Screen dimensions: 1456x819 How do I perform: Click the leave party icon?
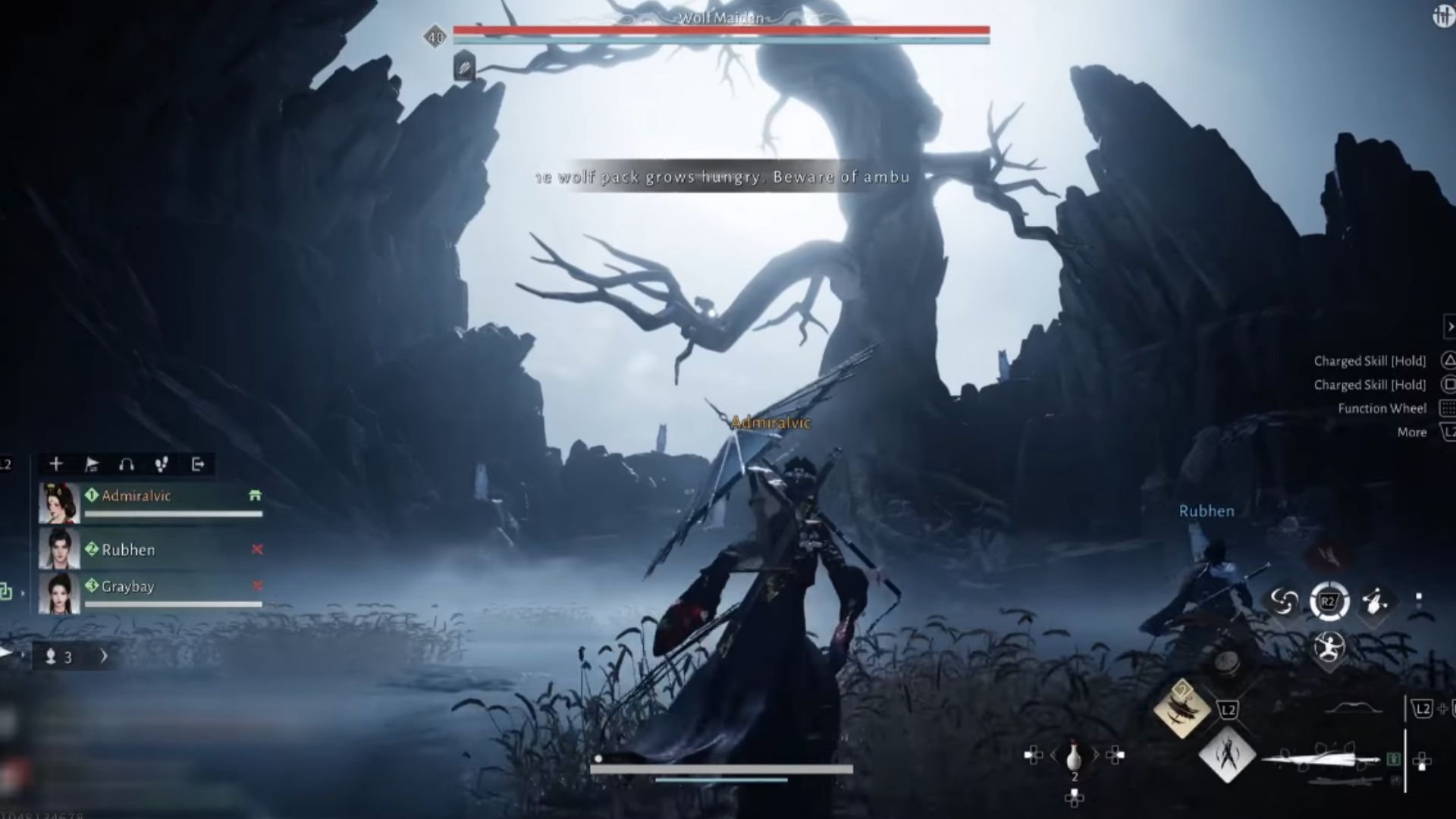click(199, 464)
